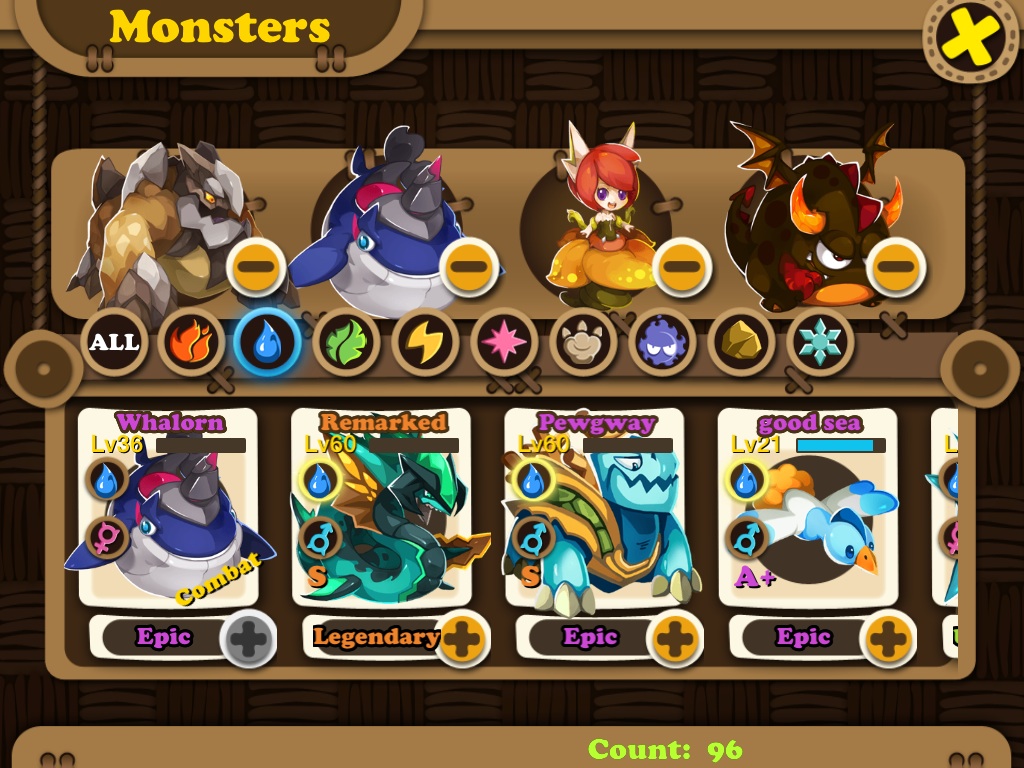The width and height of the screenshot is (1024, 768).
Task: Select the water element filter
Action: point(268,342)
